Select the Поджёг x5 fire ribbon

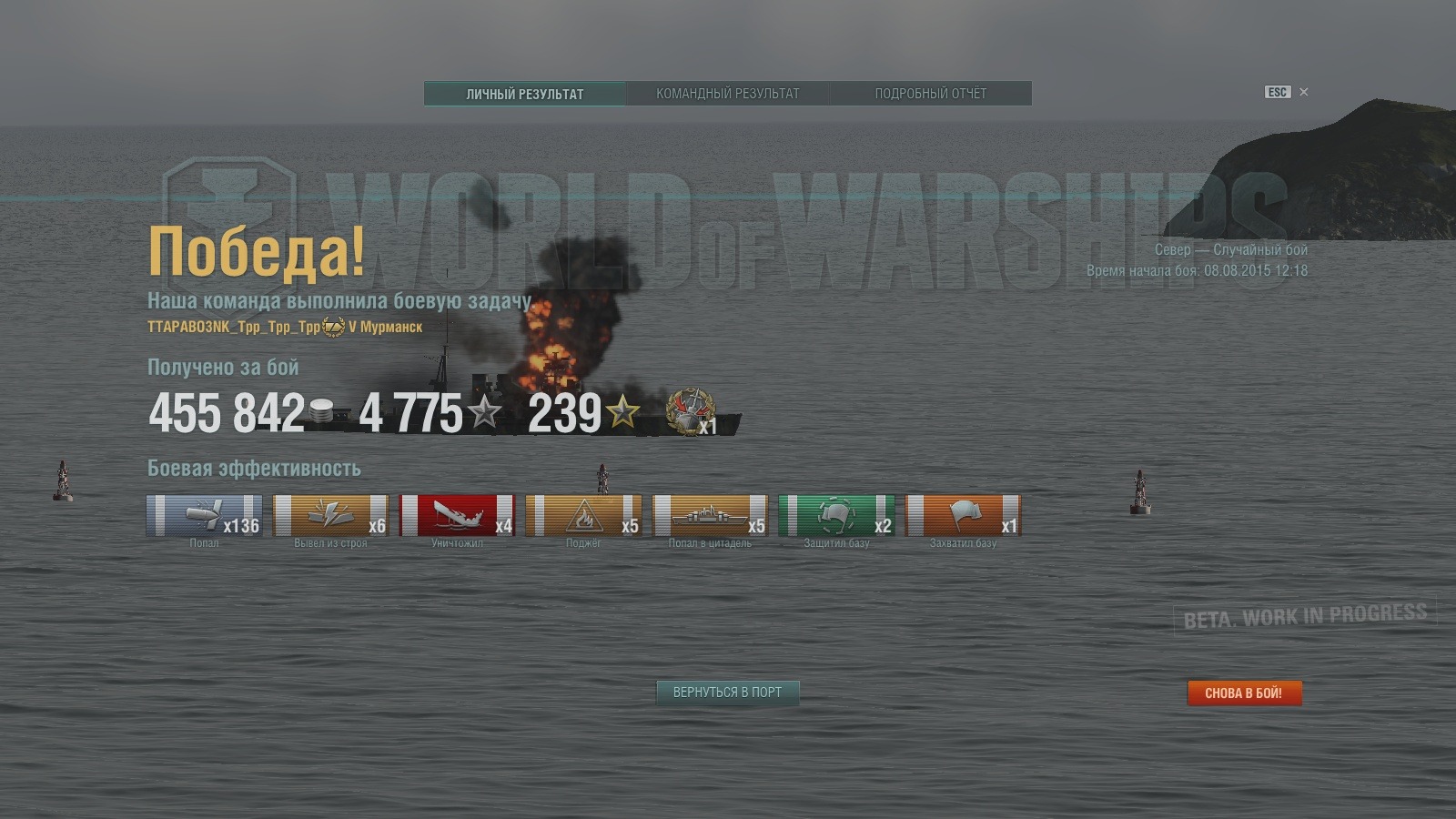(x=583, y=516)
